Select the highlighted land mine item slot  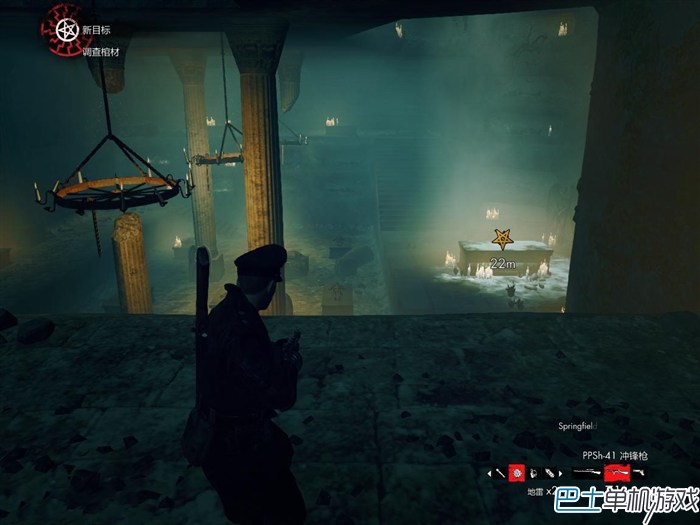tap(517, 472)
